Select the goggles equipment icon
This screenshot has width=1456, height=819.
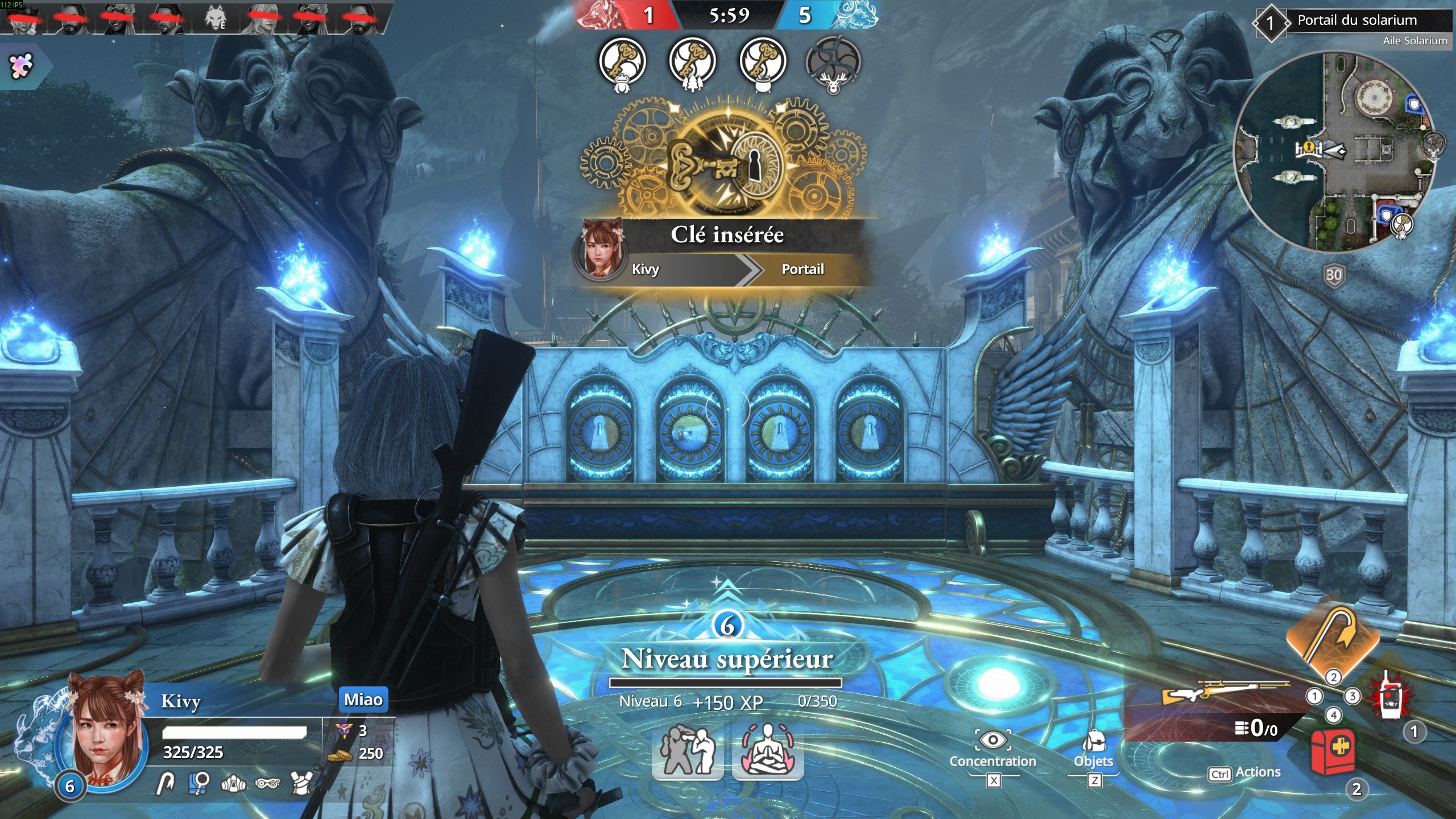pos(267,784)
